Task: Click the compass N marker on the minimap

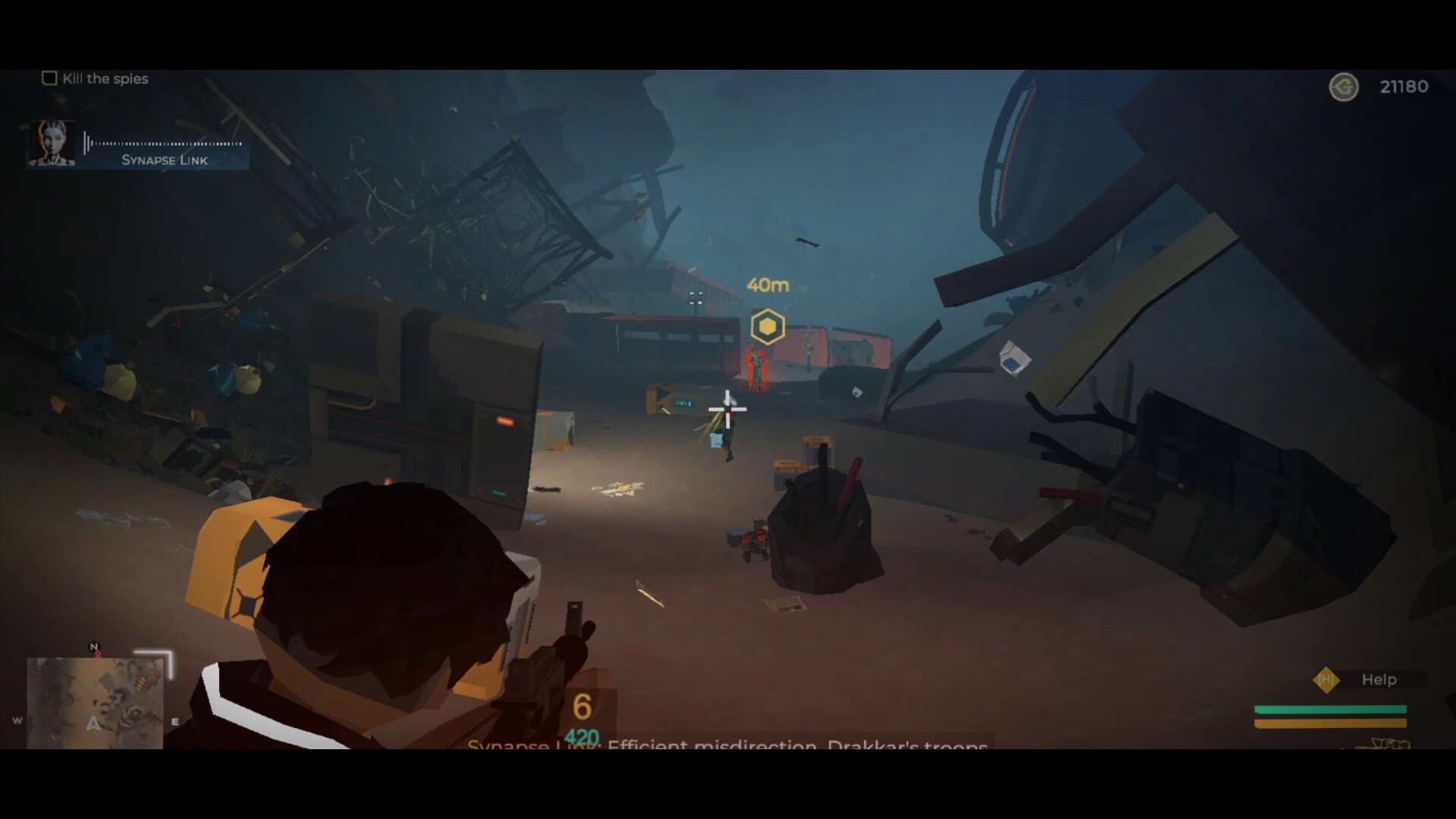Action: (93, 646)
